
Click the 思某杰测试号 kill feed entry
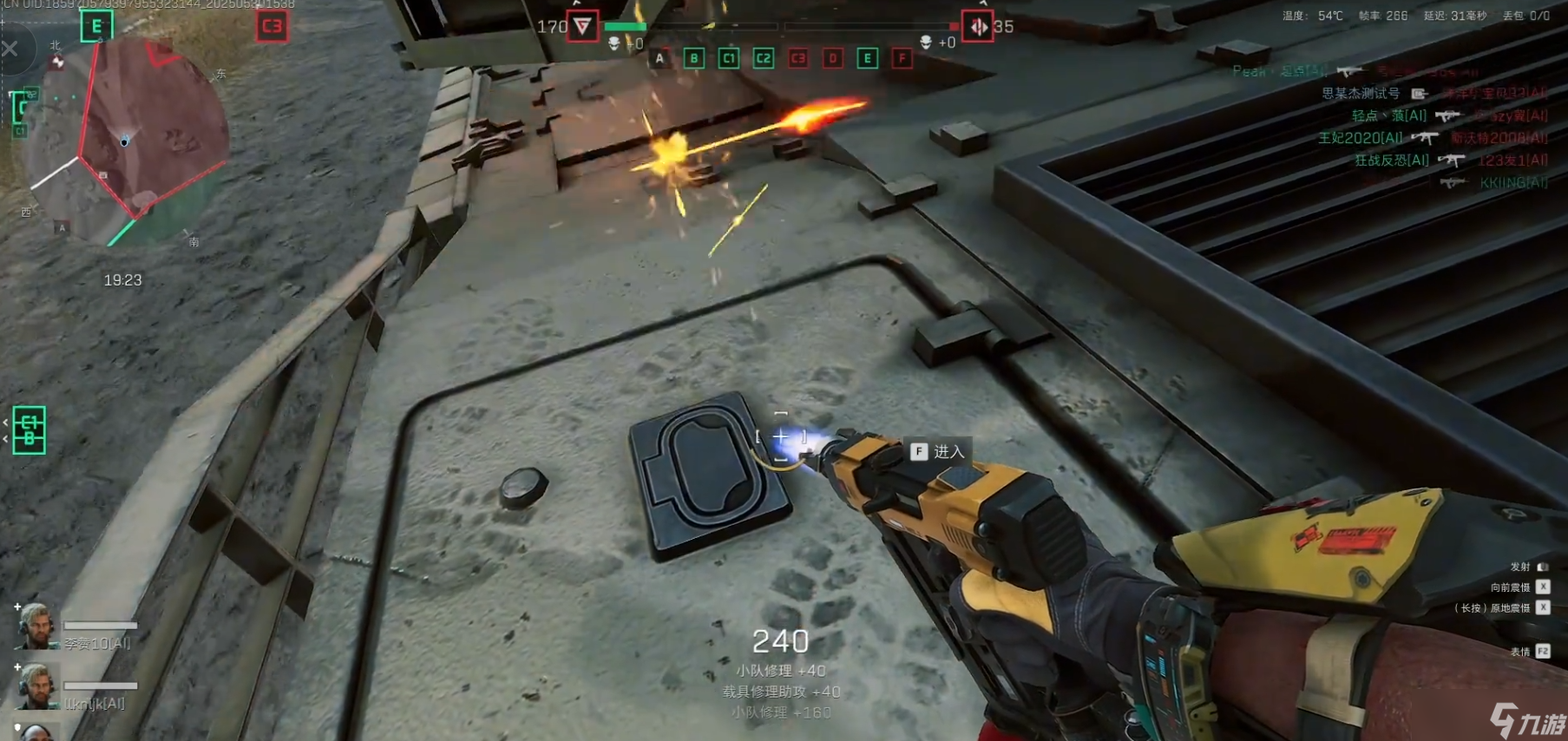click(x=1360, y=94)
